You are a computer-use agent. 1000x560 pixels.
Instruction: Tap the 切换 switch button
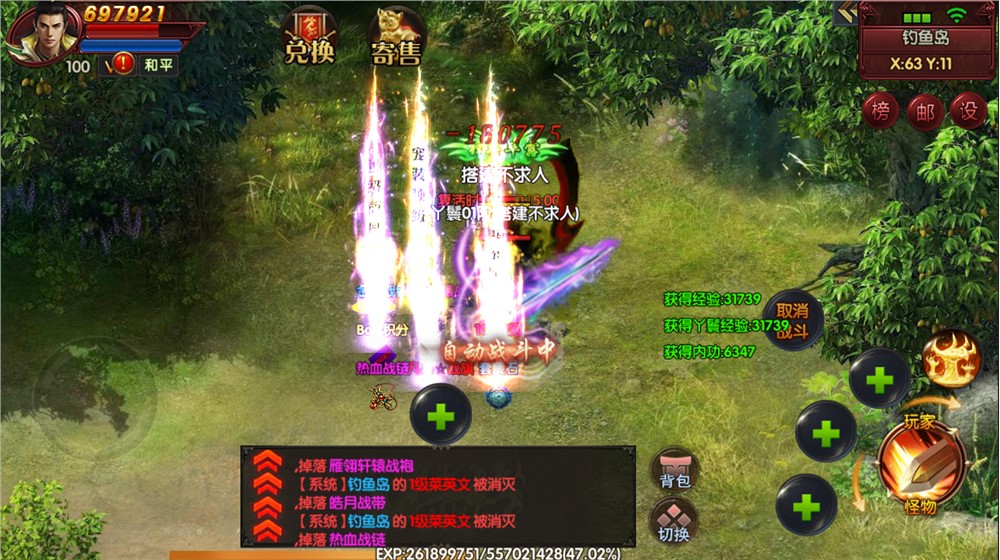pyautogui.click(x=675, y=522)
